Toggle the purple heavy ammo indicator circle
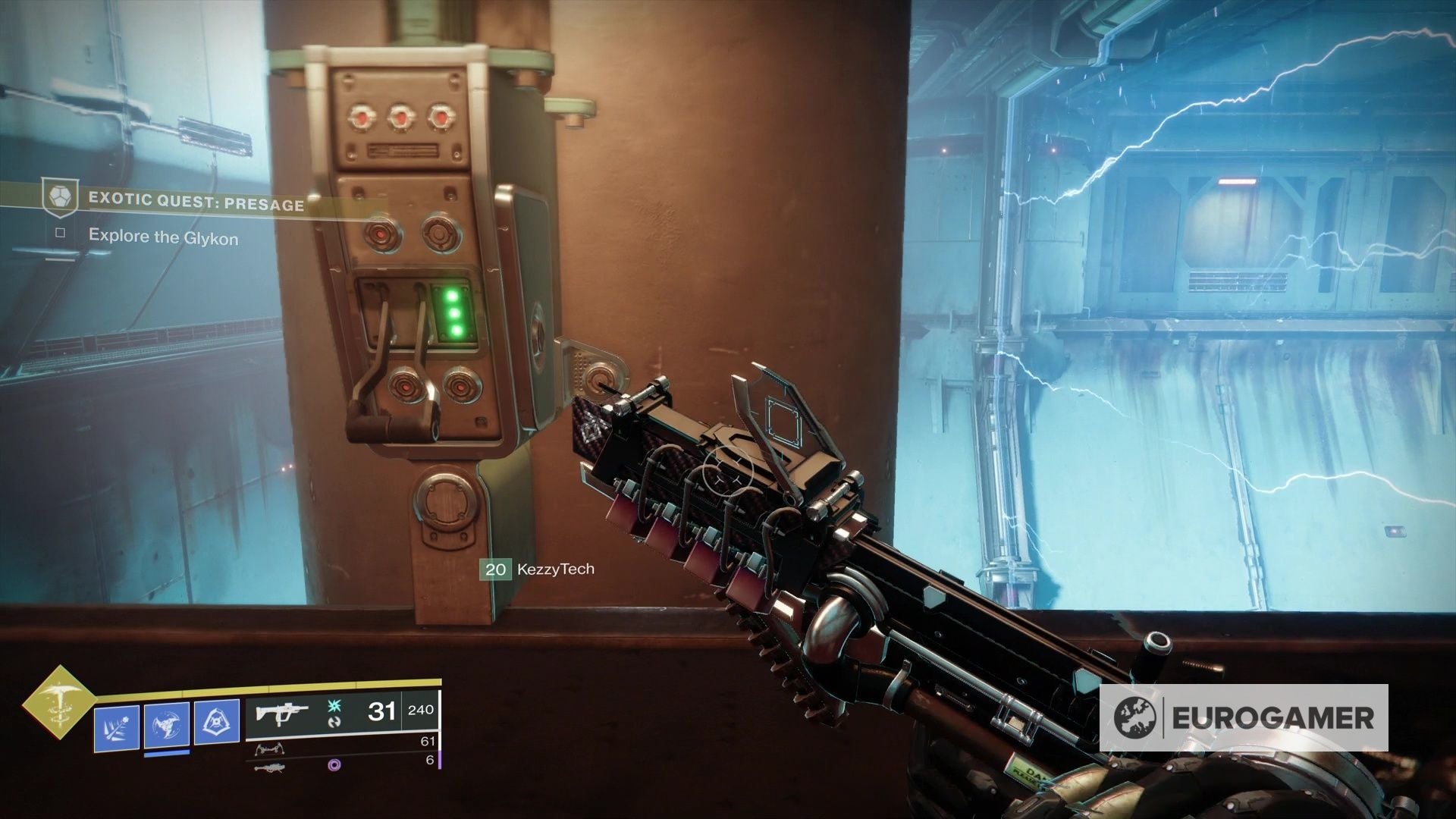The image size is (1456, 819). (x=334, y=765)
